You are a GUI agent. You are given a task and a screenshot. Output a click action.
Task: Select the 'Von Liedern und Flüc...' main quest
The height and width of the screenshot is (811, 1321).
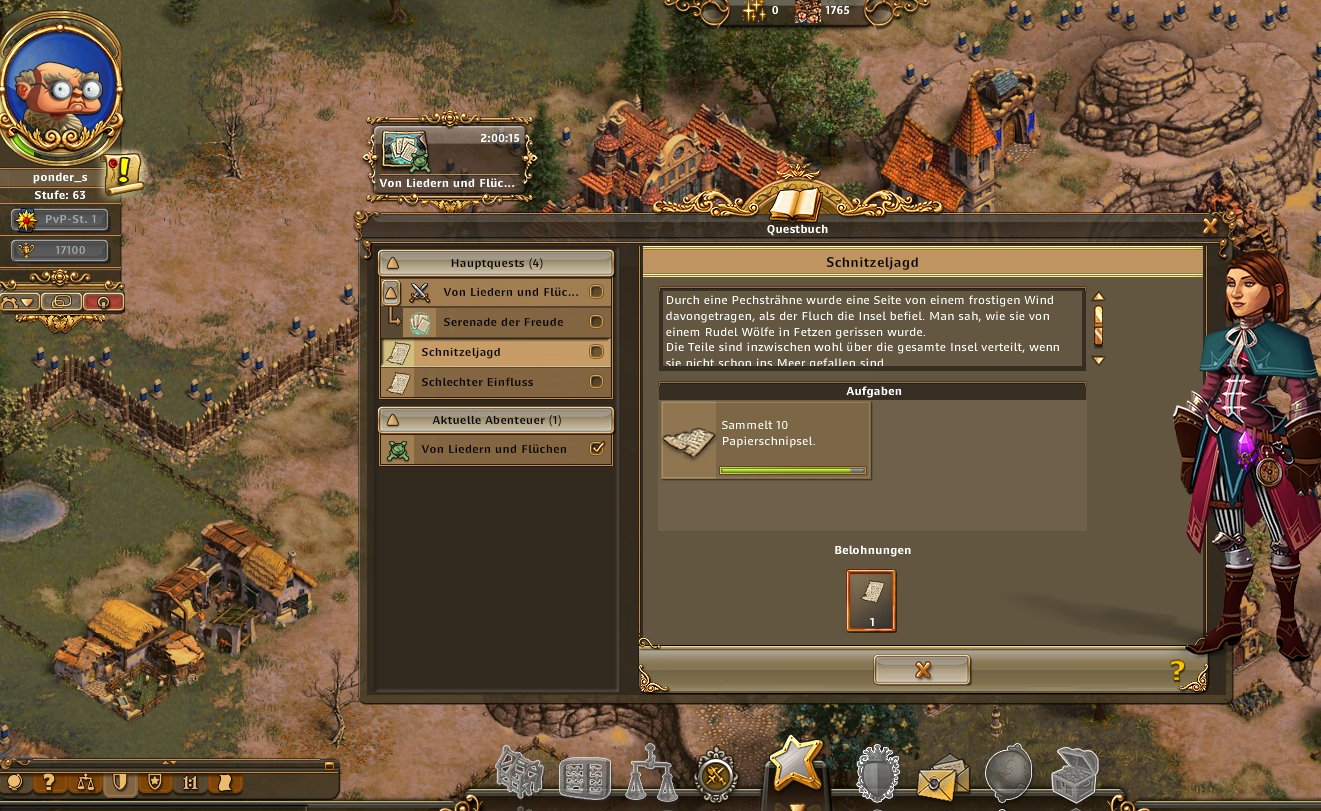(x=510, y=292)
